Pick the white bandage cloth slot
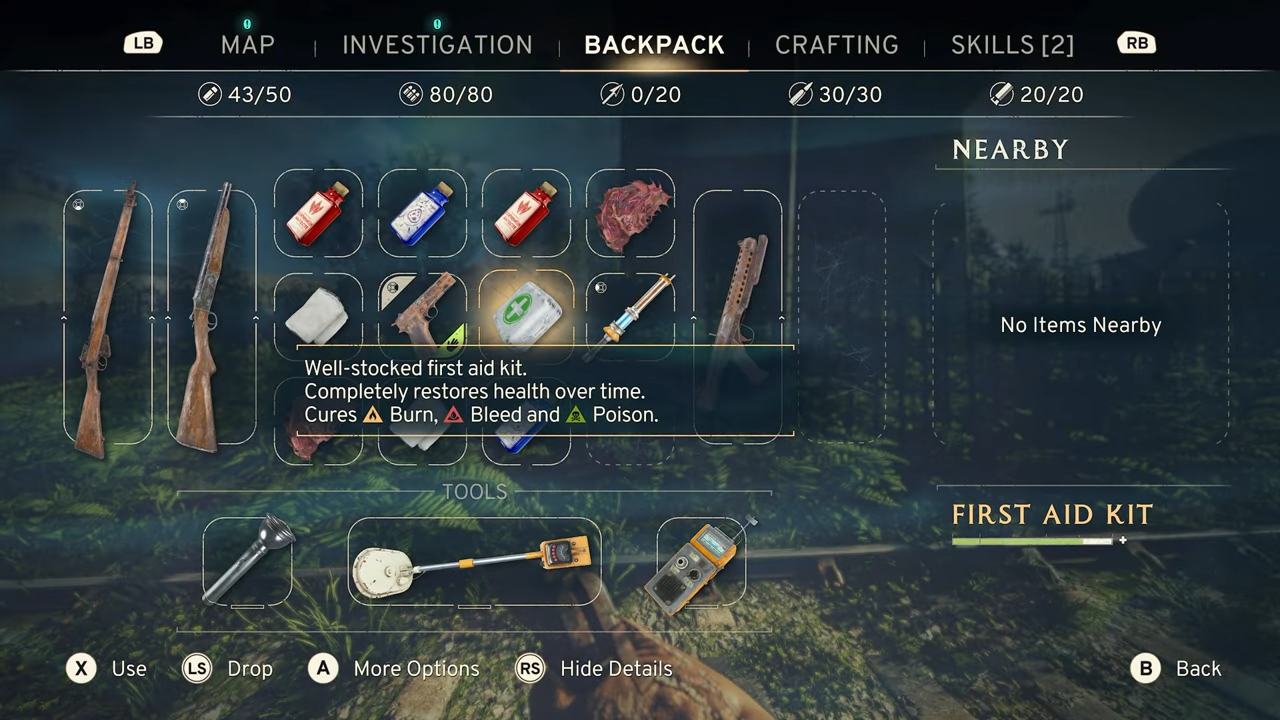 click(318, 314)
